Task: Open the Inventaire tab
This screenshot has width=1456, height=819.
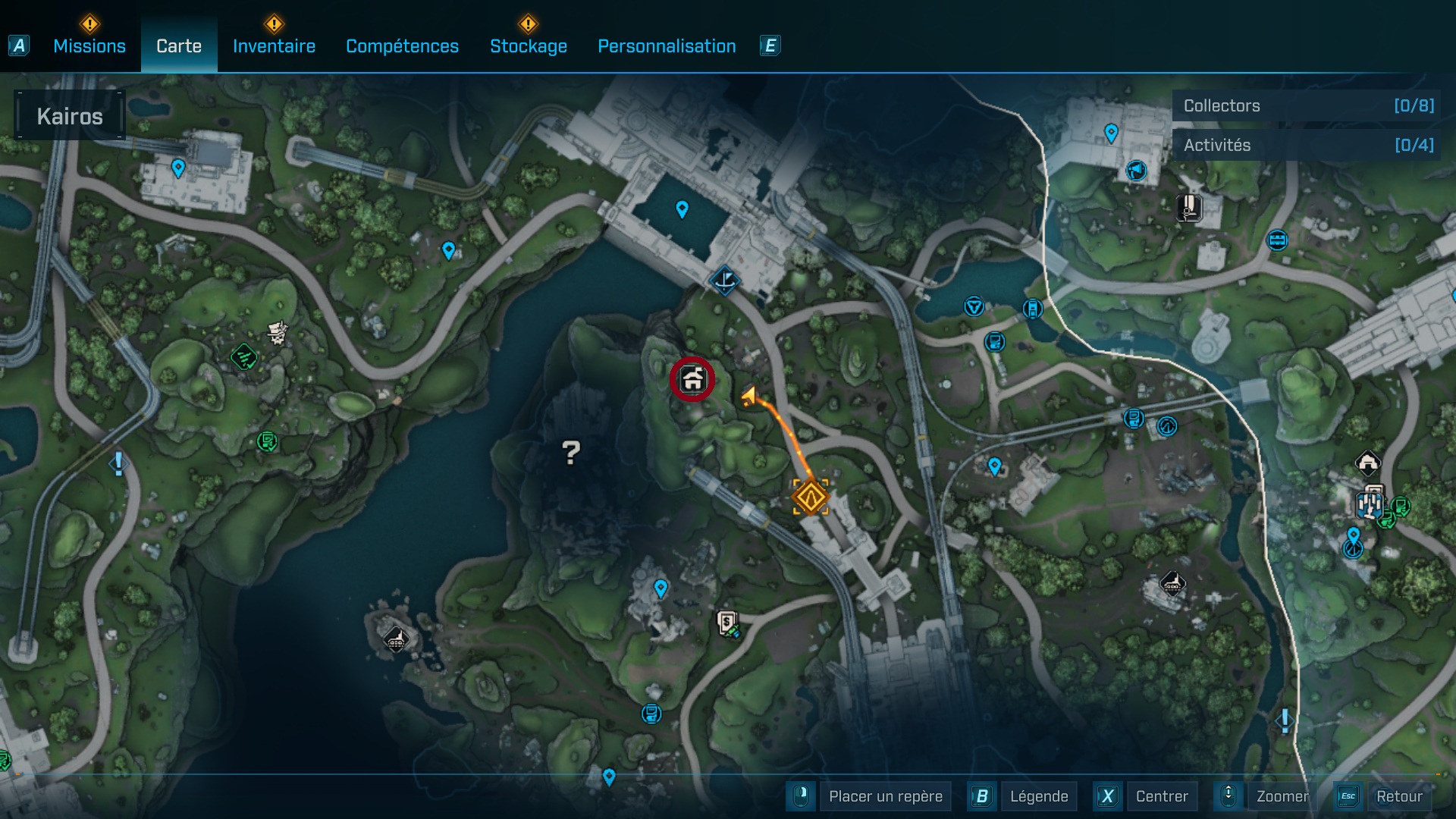Action: (274, 45)
